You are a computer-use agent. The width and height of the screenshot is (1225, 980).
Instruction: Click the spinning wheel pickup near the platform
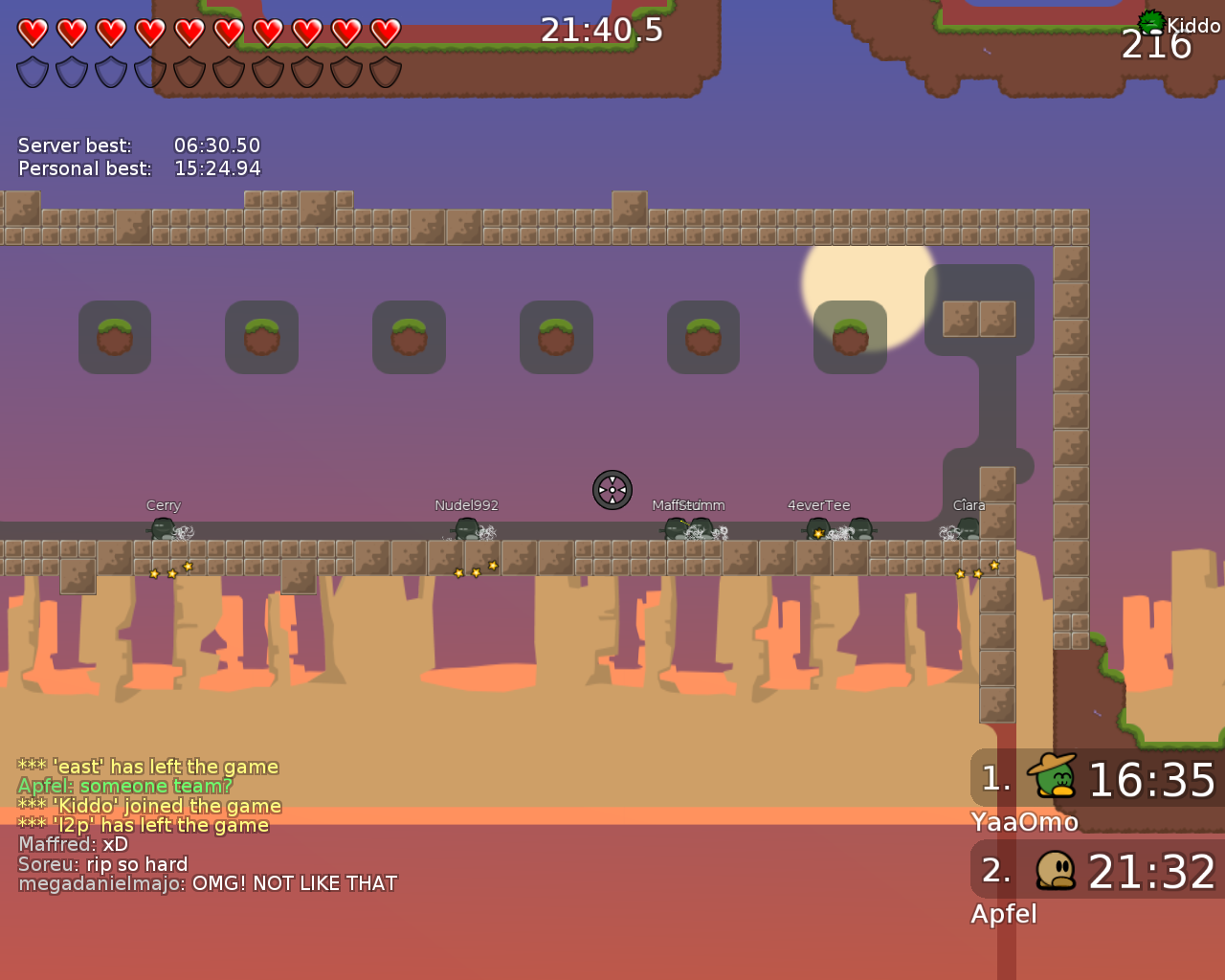(x=612, y=490)
